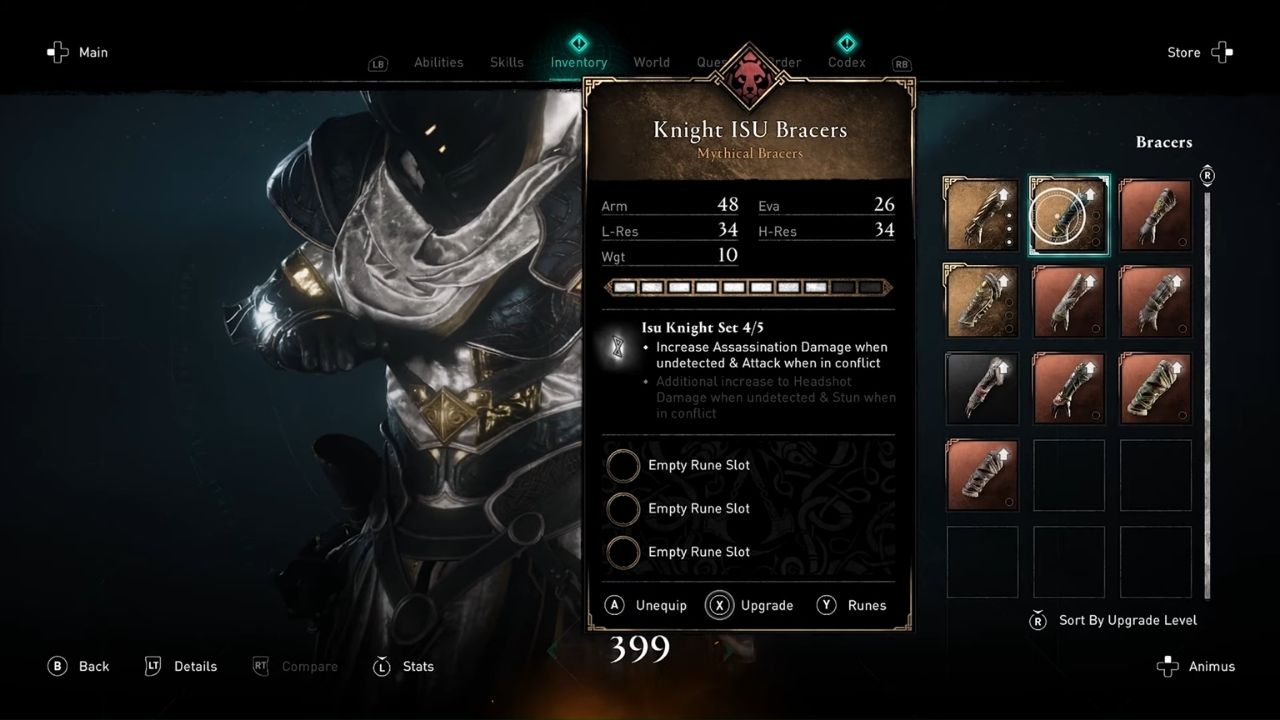
Task: Select the green wrapped bracers thumbnail
Action: [1155, 388]
